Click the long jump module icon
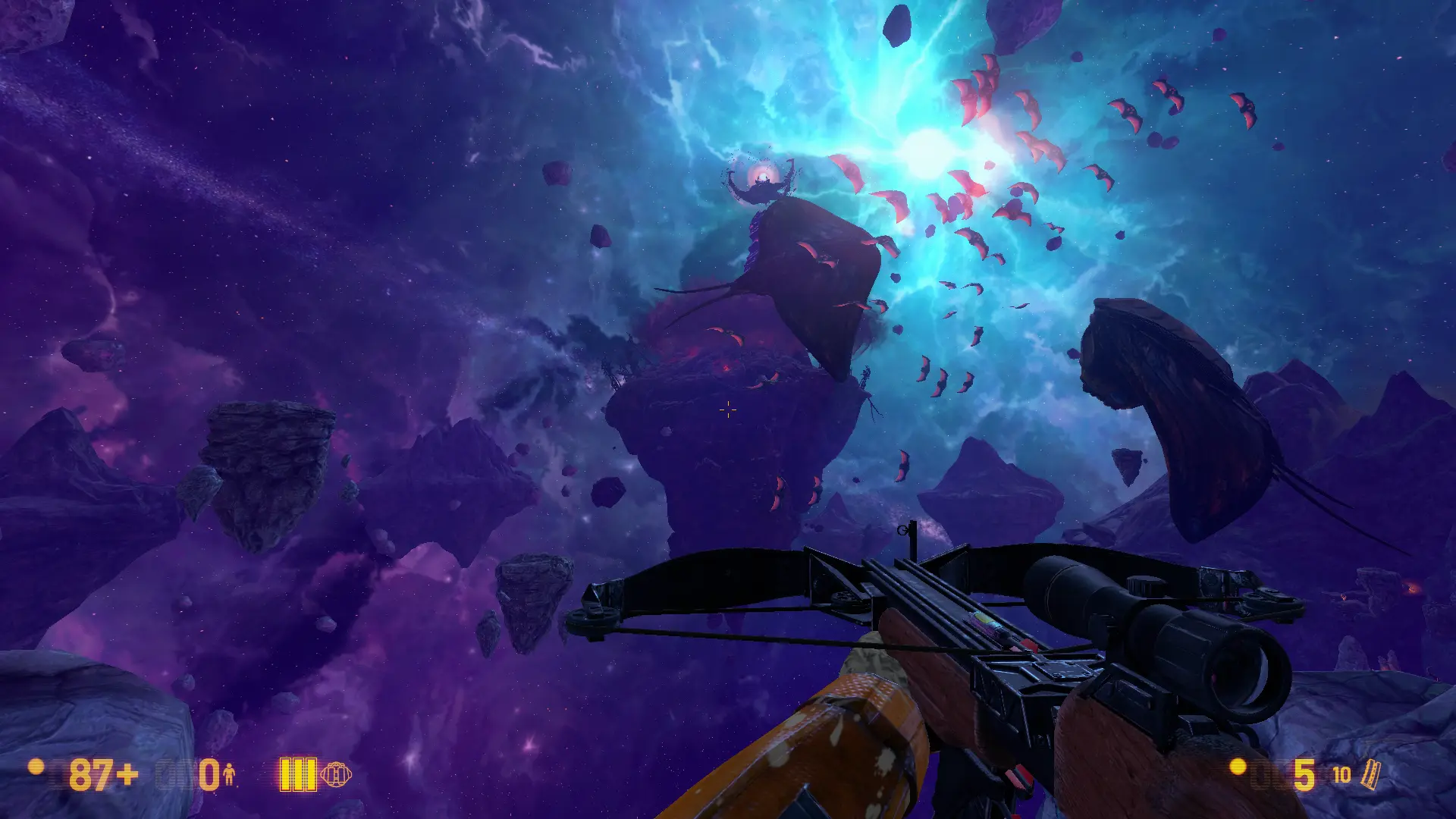1456x819 pixels. click(x=335, y=775)
